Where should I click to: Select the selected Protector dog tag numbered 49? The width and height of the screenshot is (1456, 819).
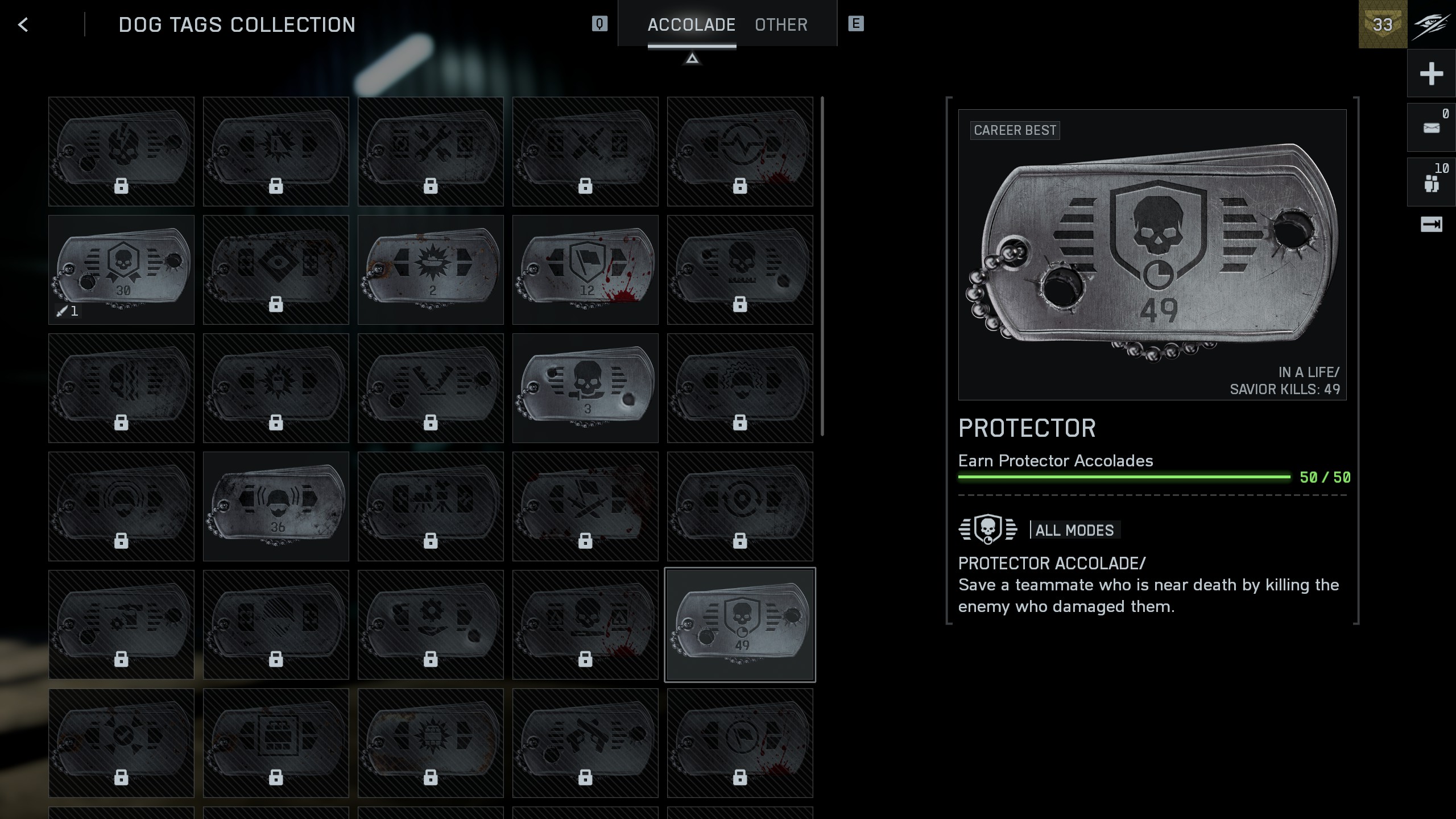tap(740, 624)
